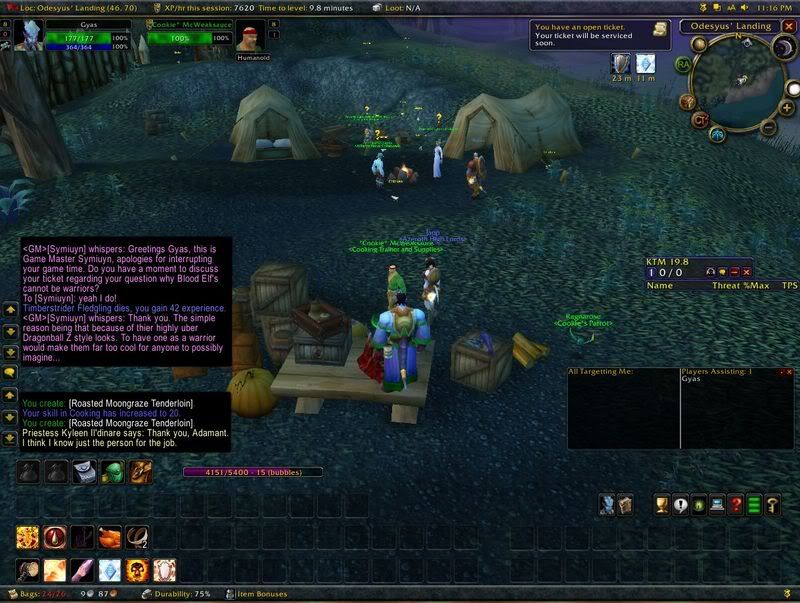Close the minimap with the red X

point(787,26)
